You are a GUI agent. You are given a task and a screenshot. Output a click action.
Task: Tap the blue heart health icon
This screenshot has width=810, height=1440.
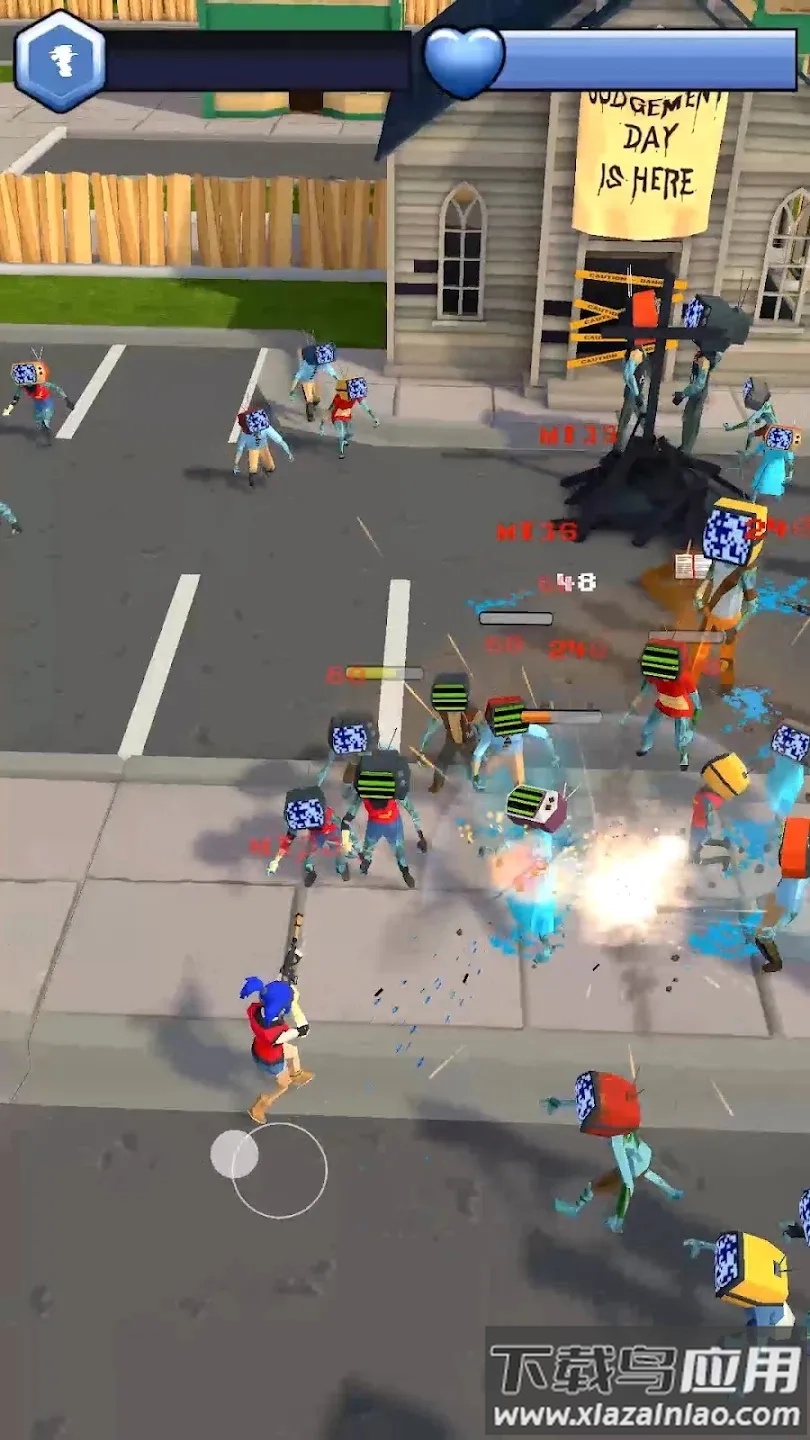tap(464, 61)
